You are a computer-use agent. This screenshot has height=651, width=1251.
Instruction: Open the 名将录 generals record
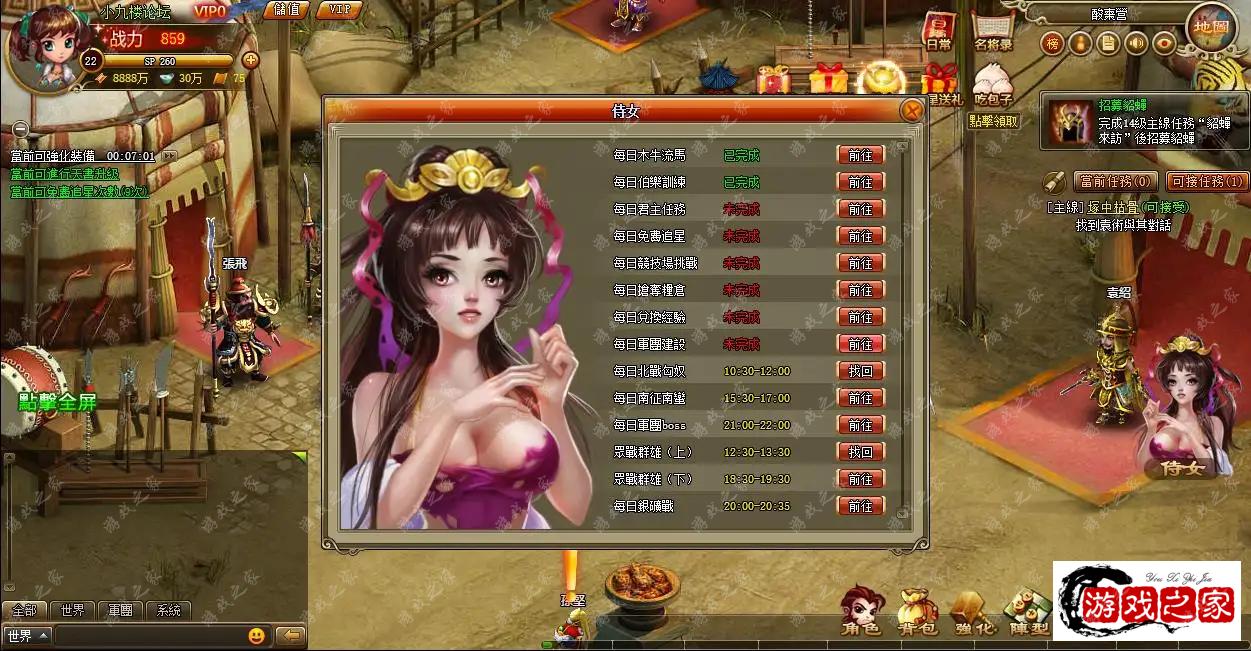[x=993, y=32]
